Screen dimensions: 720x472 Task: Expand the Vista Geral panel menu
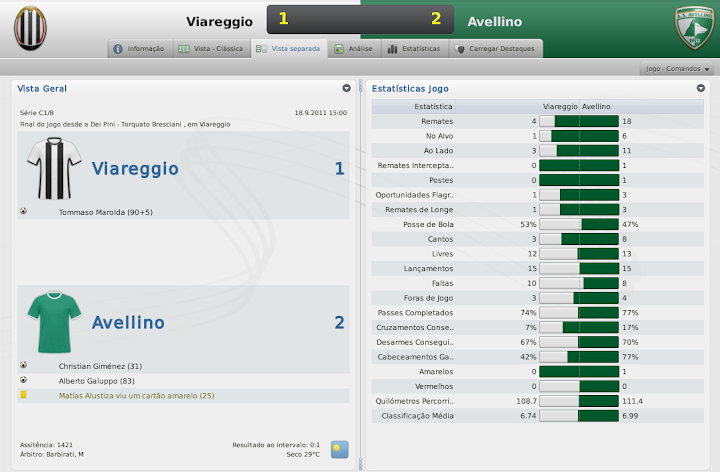pyautogui.click(x=346, y=88)
